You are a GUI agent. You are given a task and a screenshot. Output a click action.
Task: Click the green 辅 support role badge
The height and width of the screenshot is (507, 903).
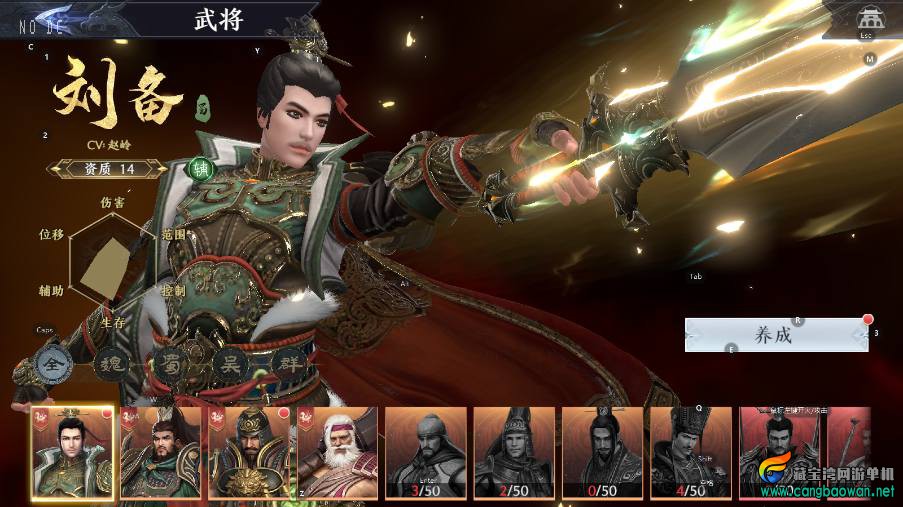(x=202, y=168)
